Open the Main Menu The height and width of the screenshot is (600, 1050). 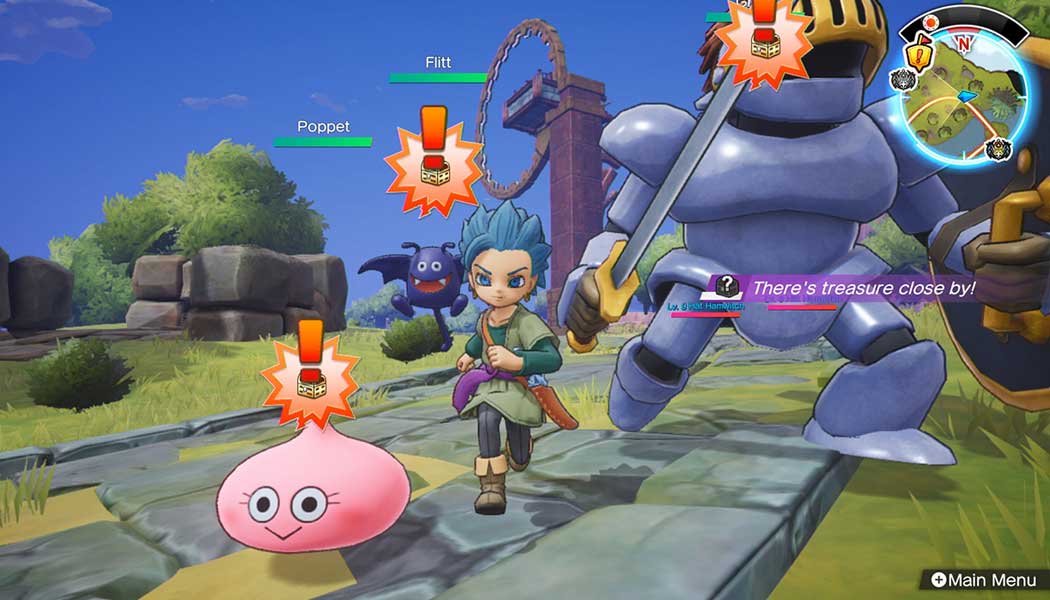coord(984,579)
